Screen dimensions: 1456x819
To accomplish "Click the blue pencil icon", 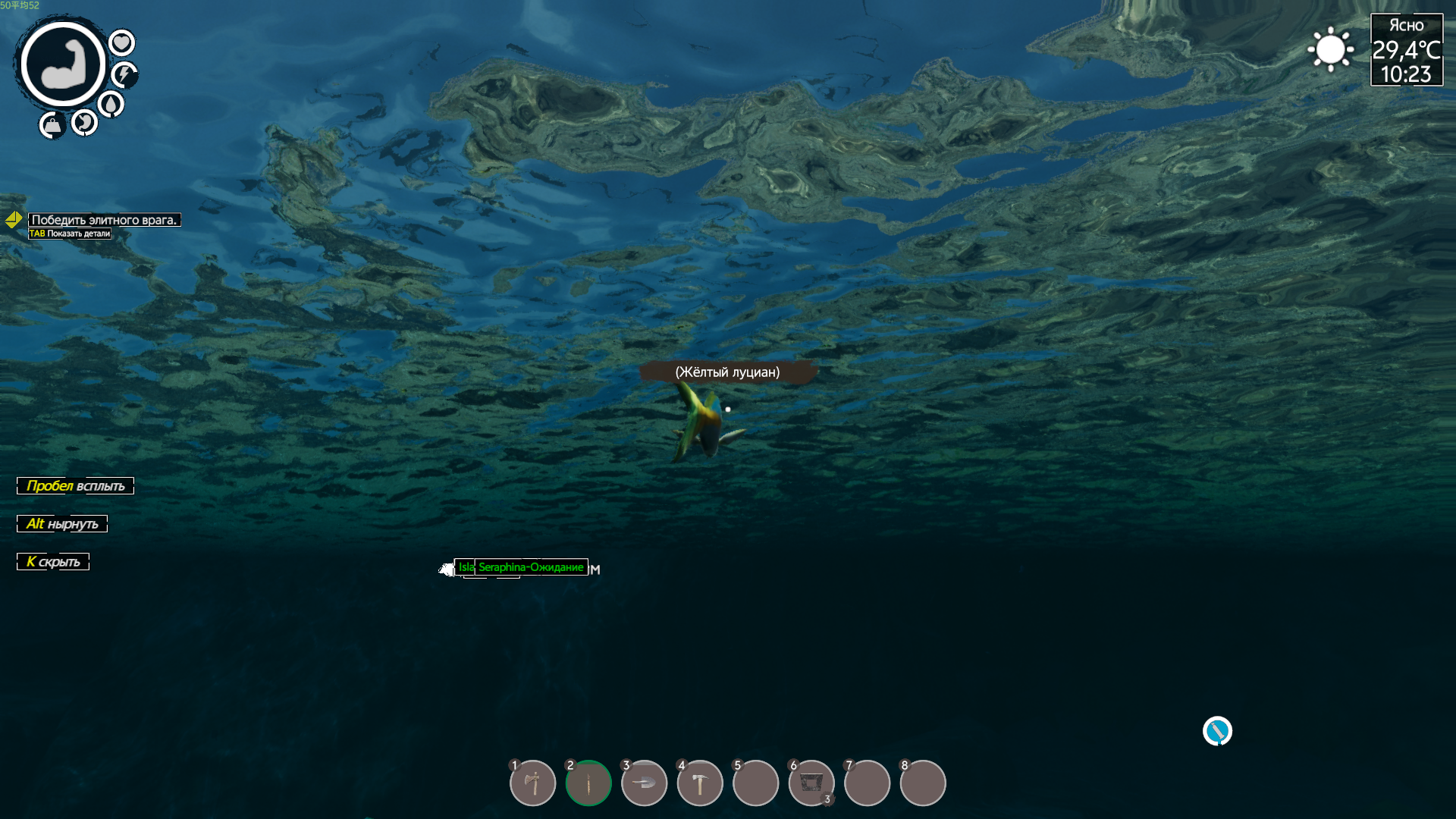I will 1217,731.
